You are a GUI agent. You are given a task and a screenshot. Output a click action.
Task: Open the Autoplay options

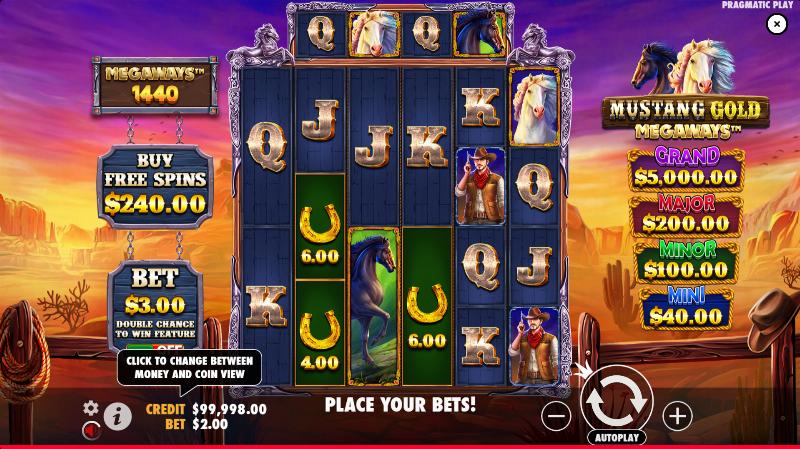pyautogui.click(x=617, y=438)
